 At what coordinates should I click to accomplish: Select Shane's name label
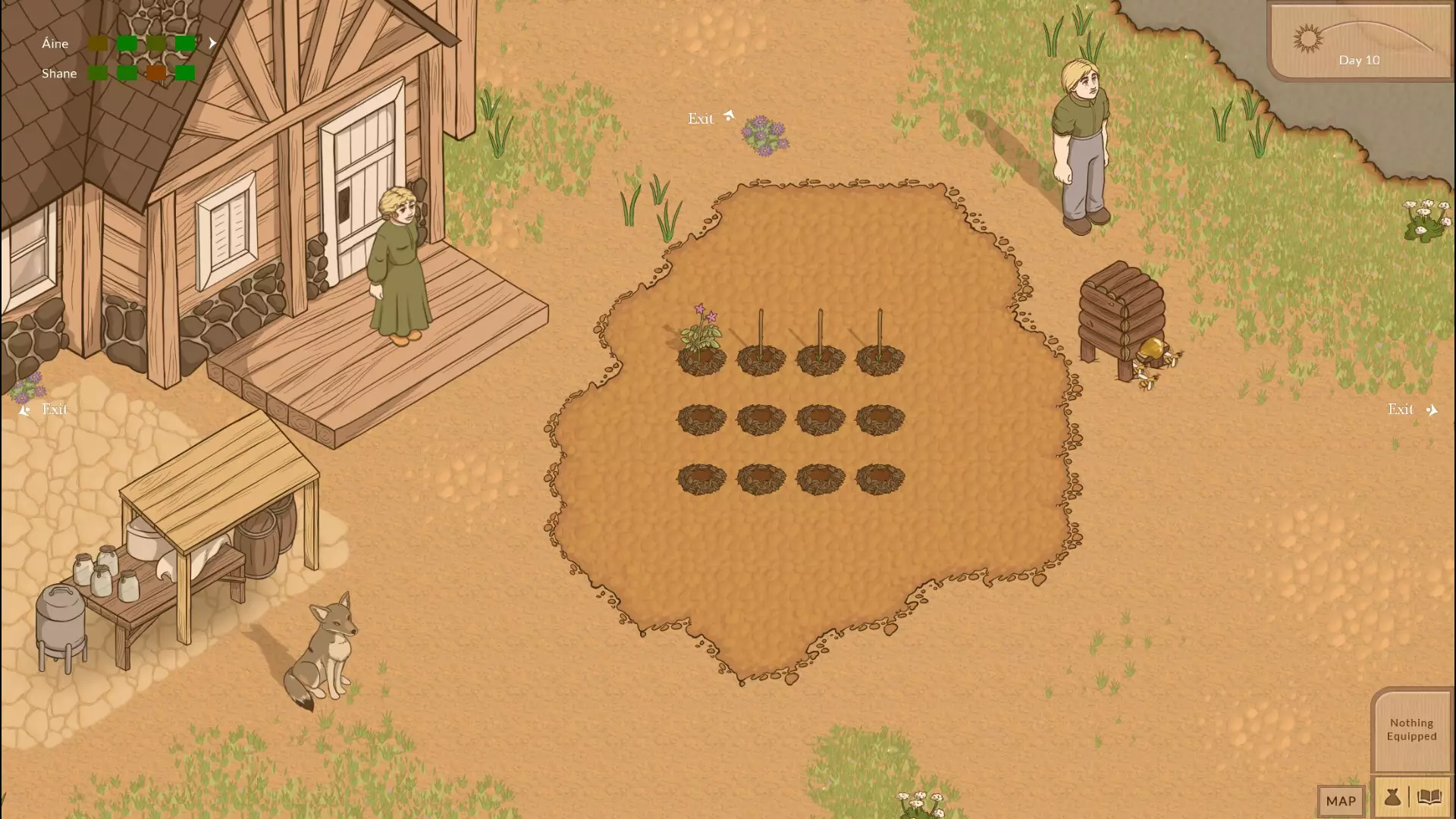(59, 74)
